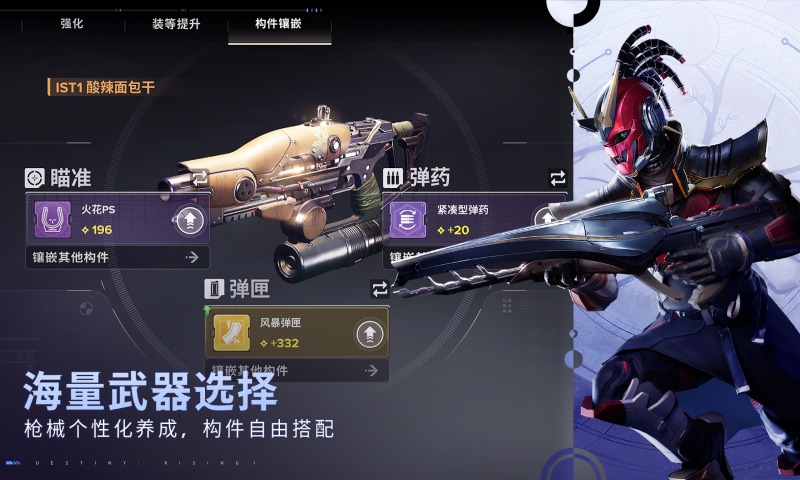Select the 火花PS aiming component
Viewport: 800px width, 480px height.
[x=100, y=220]
